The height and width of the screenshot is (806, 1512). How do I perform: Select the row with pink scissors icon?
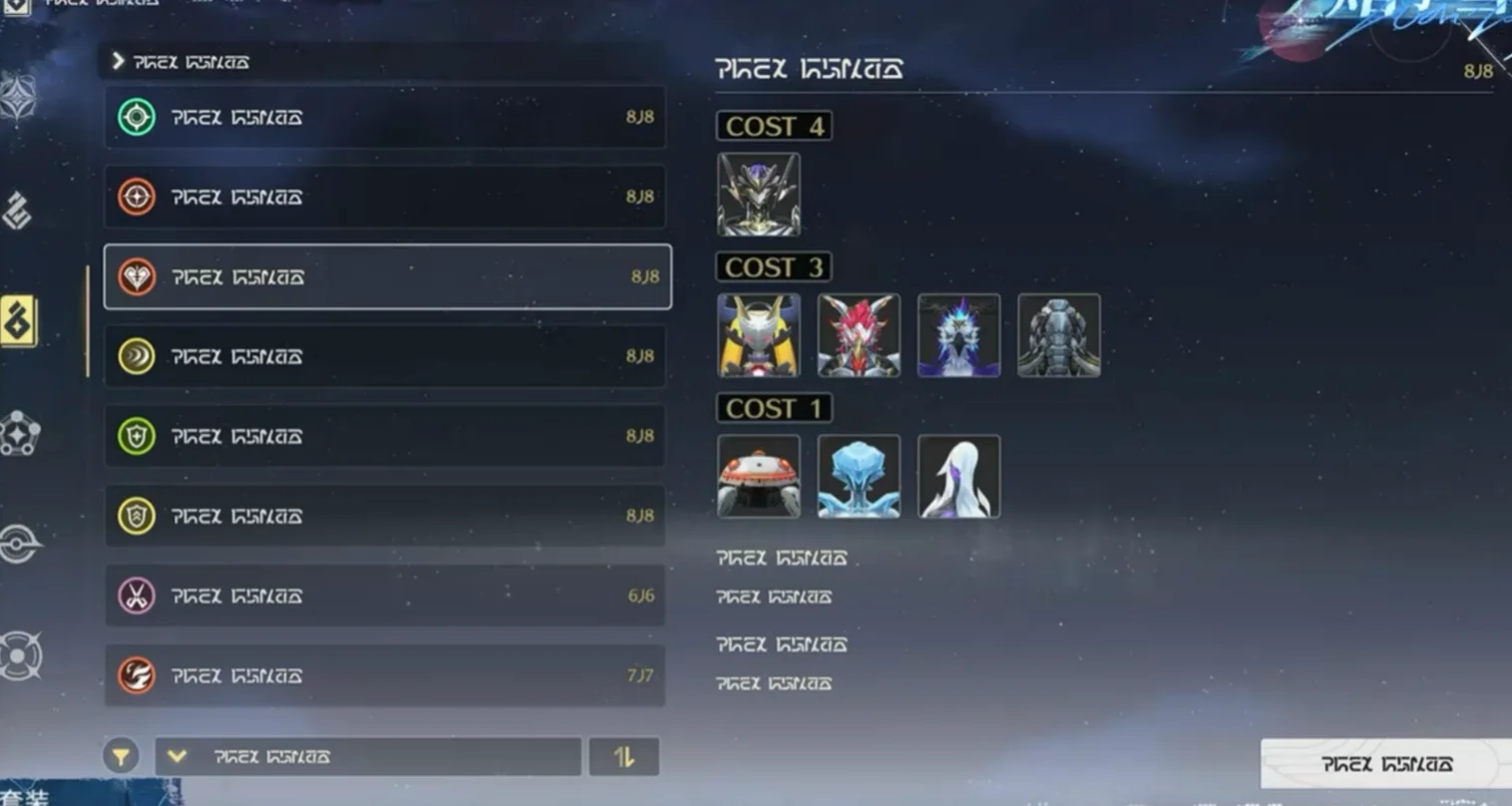coord(385,597)
